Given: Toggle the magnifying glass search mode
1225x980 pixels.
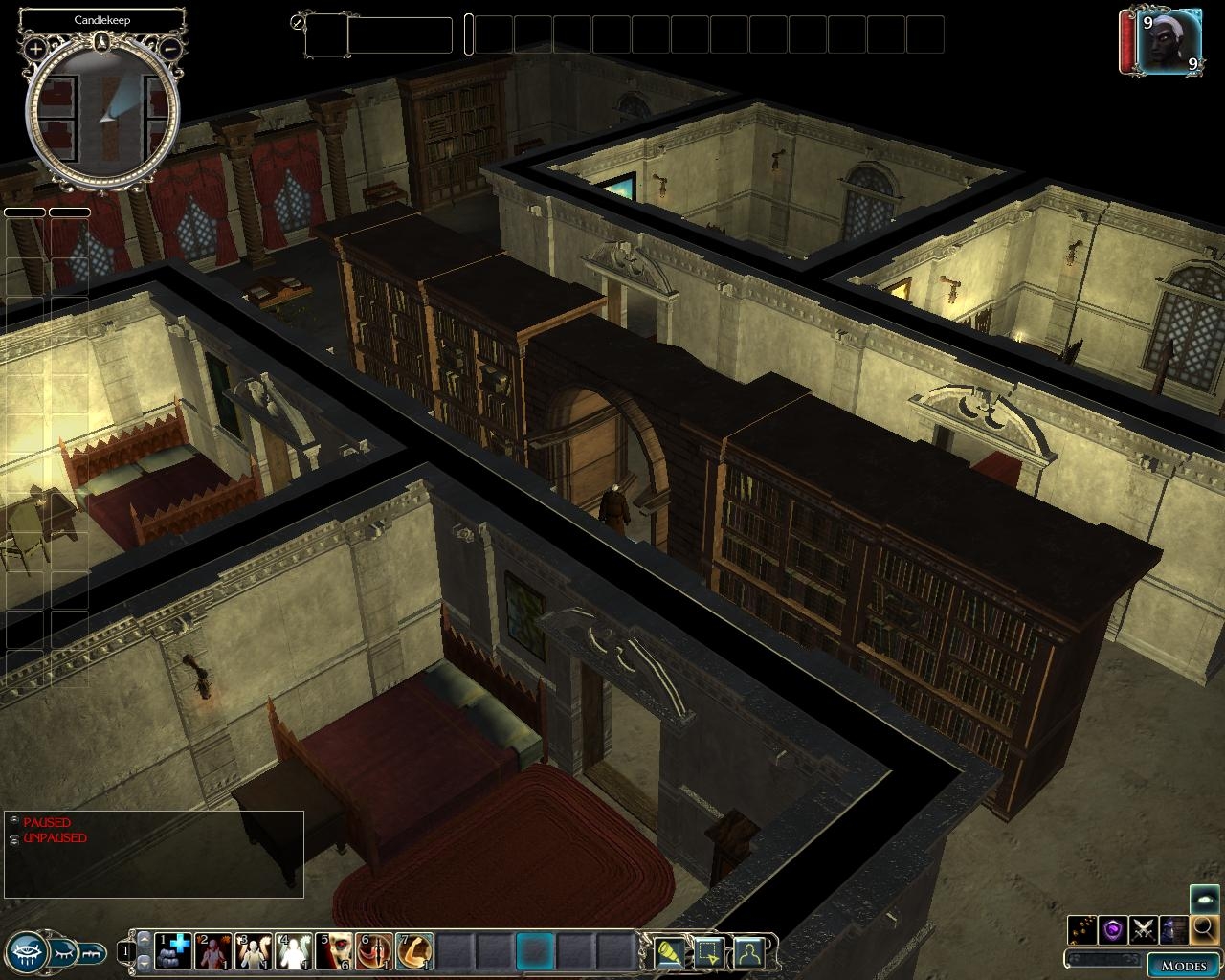Looking at the screenshot, I should [1204, 928].
